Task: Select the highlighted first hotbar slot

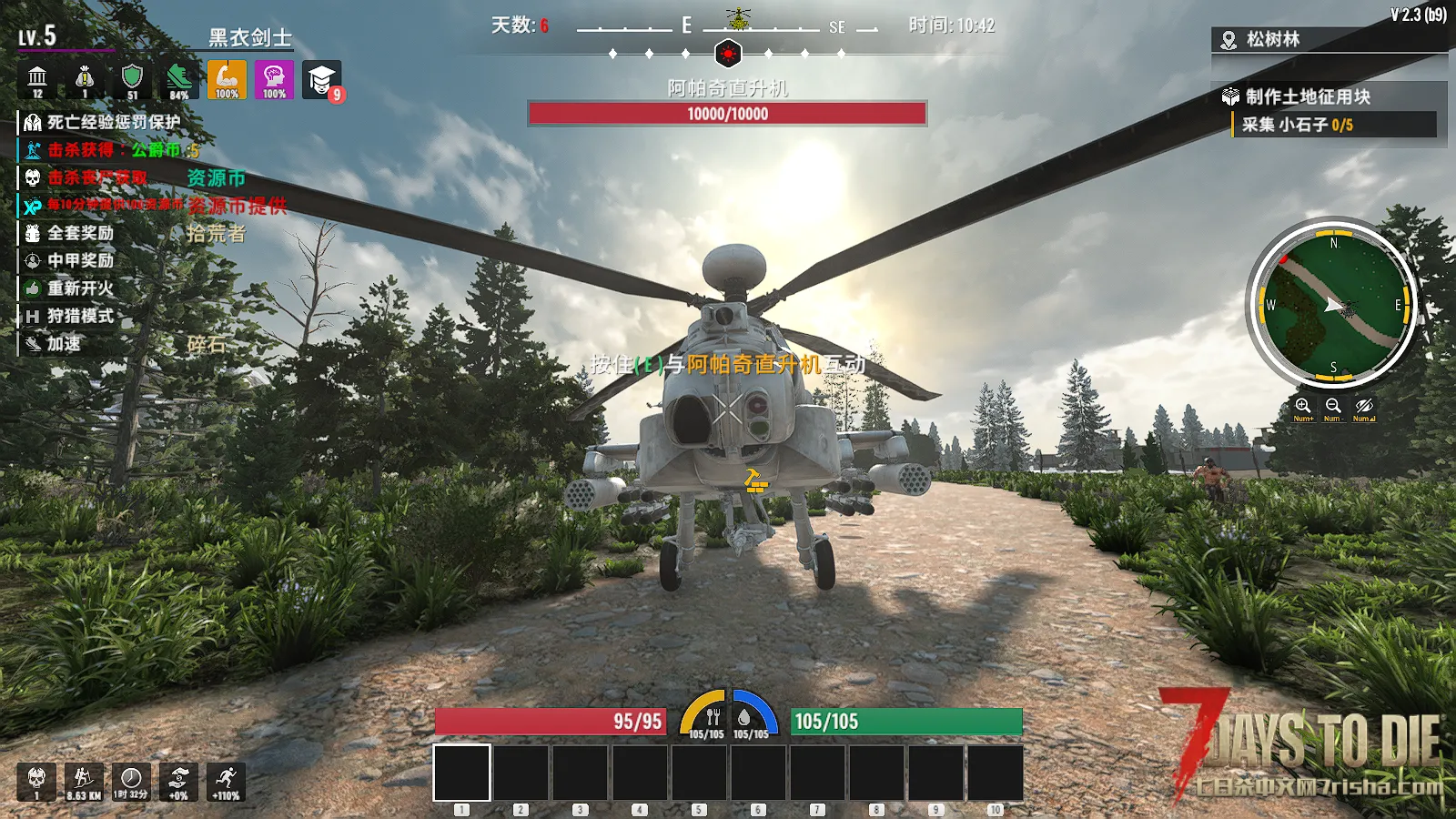Action: 461,773
